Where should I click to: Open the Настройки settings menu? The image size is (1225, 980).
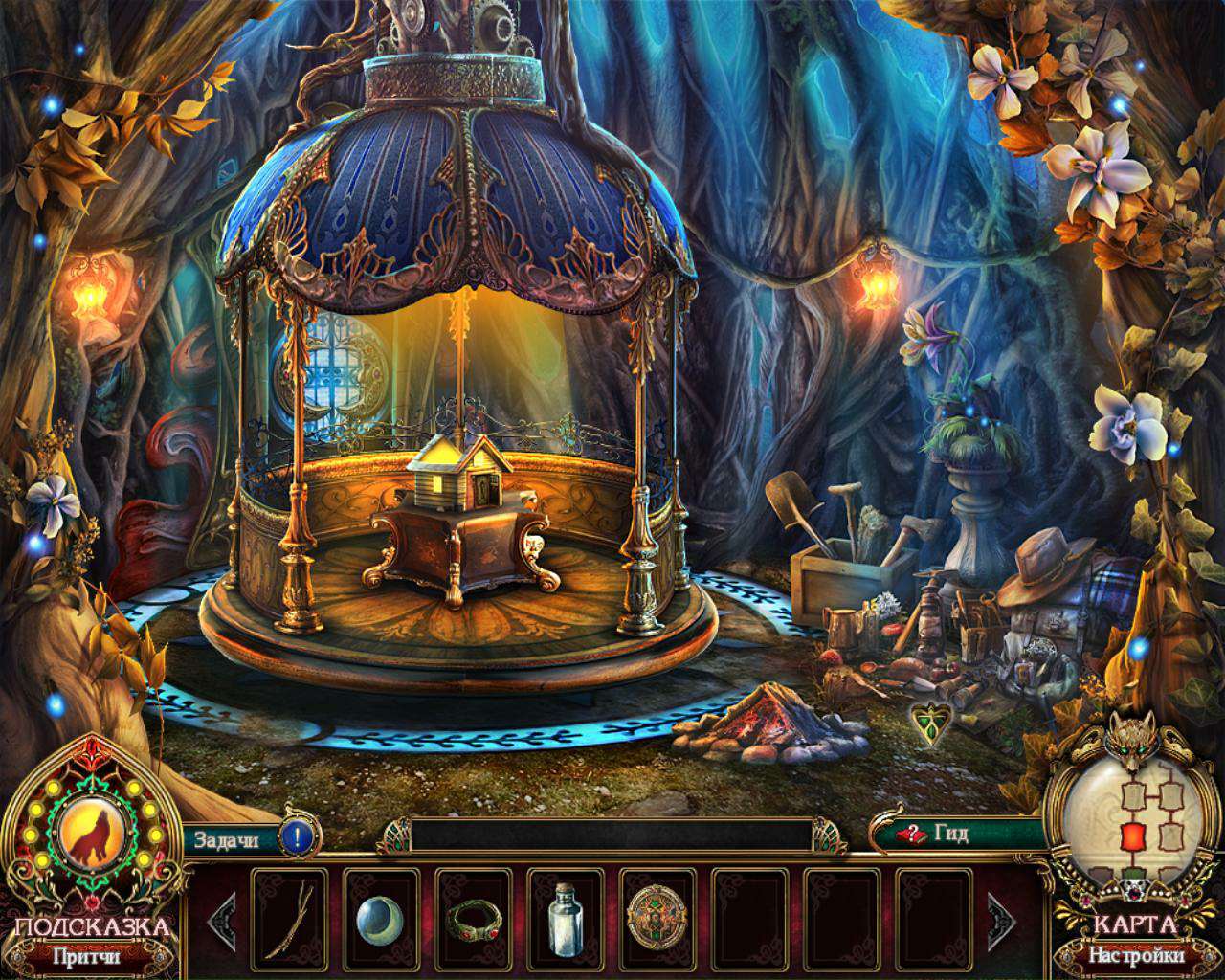1137,954
